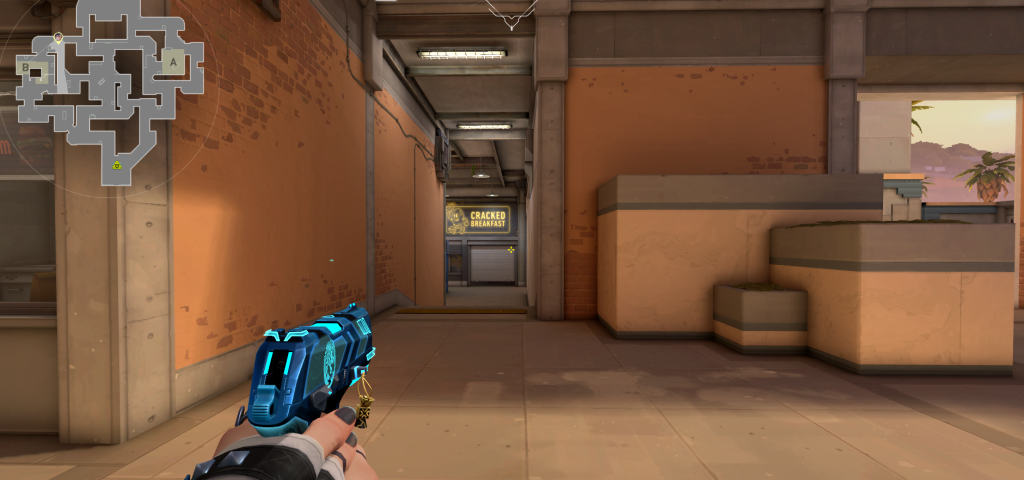1024x480 pixels.
Task: Click the A site marker on the minimap
Action: (x=173, y=62)
